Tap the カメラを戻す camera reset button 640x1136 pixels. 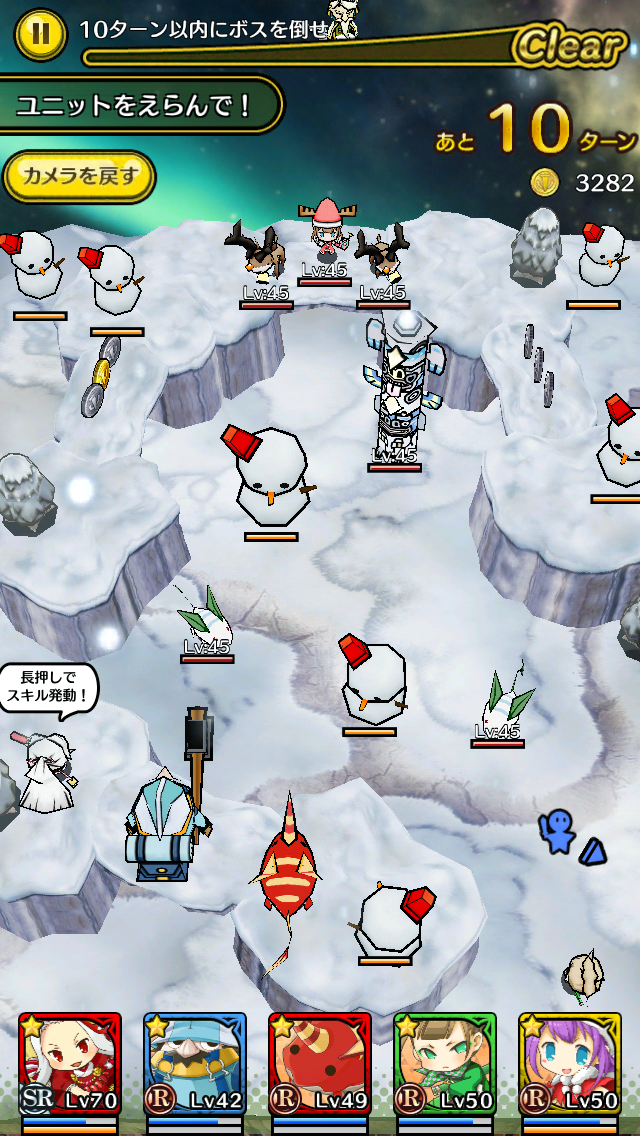click(x=79, y=177)
